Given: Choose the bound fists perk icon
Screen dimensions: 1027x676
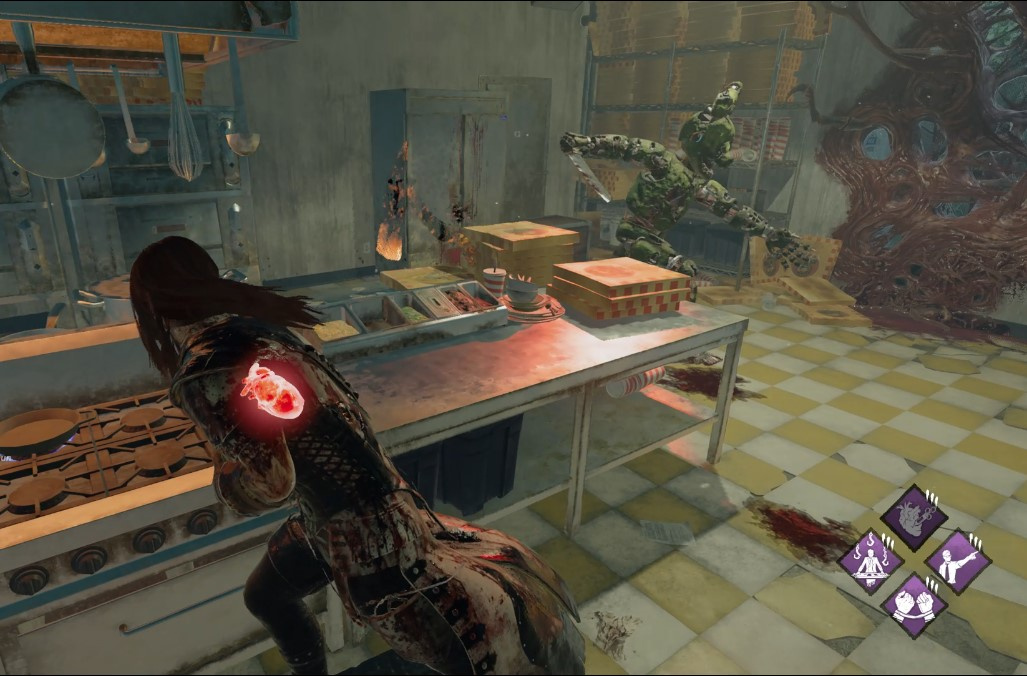Looking at the screenshot, I should (x=914, y=604).
